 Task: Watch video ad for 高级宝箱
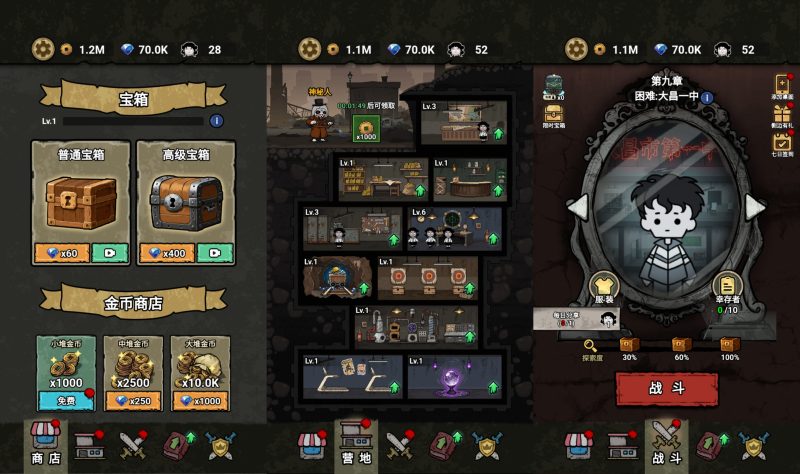pos(214,253)
